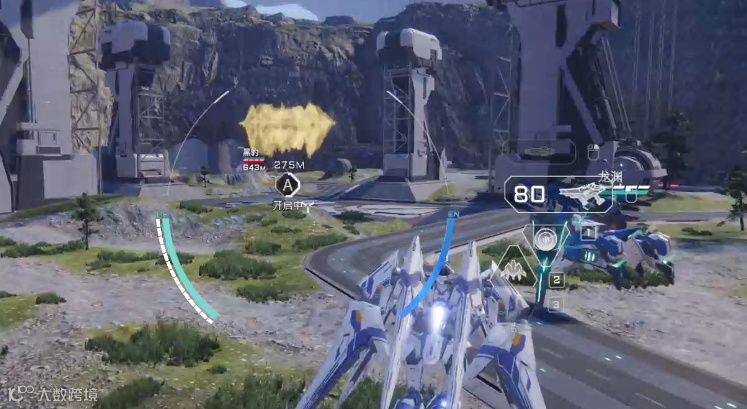This screenshot has height=409, width=747.
Task: Click the hexagonal objective A marker
Action: (x=288, y=184)
